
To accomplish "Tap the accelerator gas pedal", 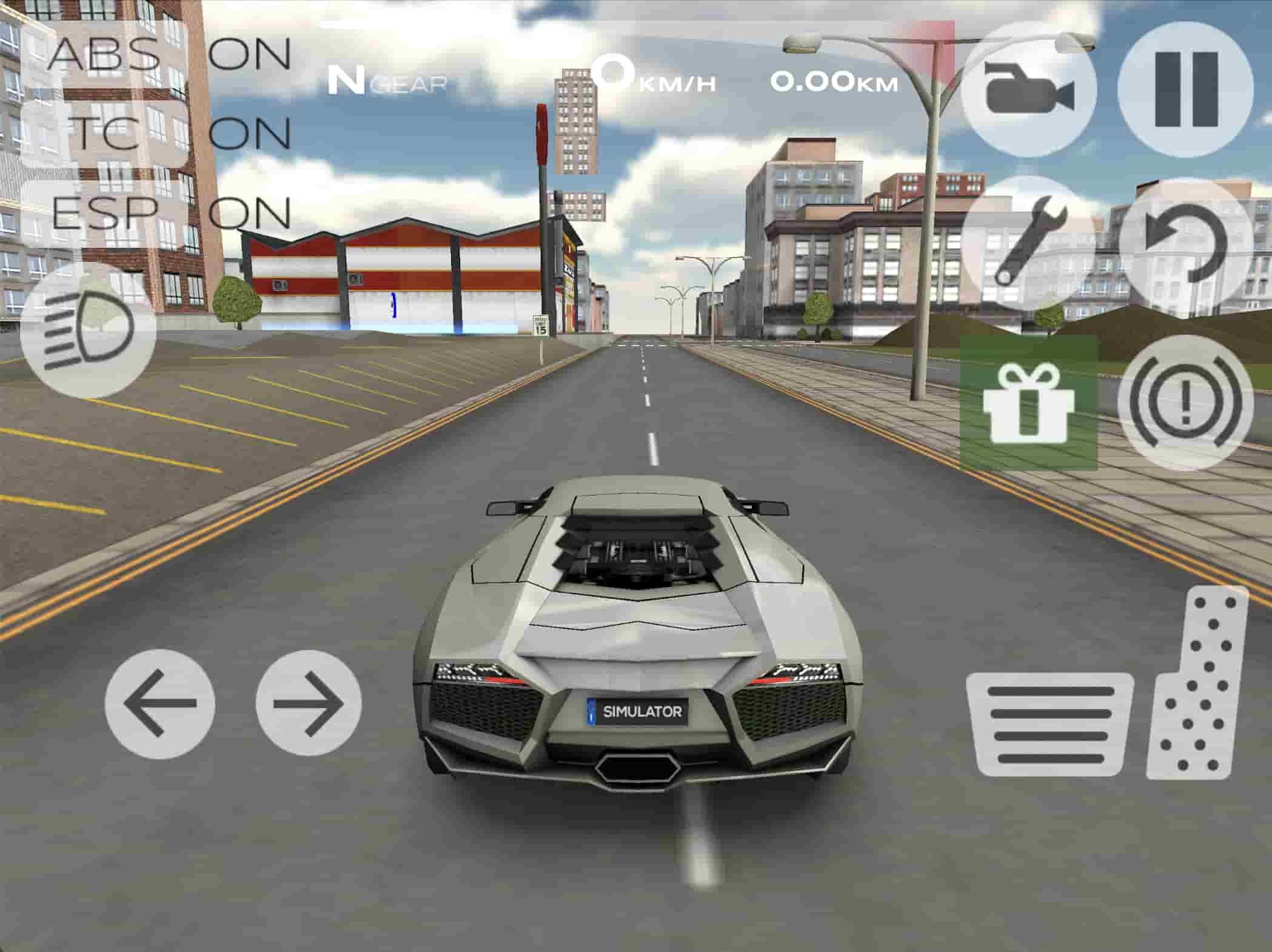I will pos(1196,685).
